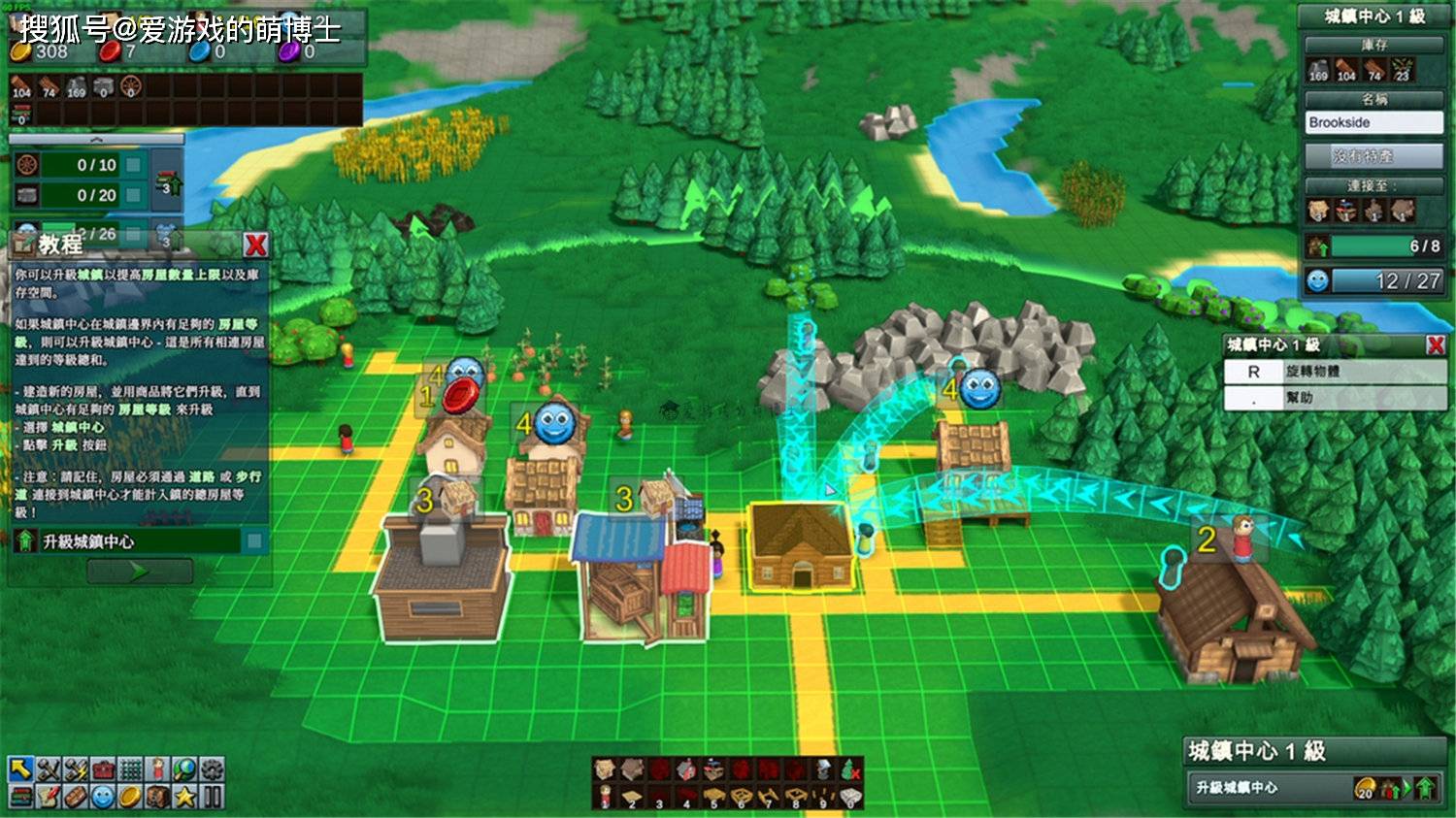Select the villager slot numbered 1

[x=605, y=798]
